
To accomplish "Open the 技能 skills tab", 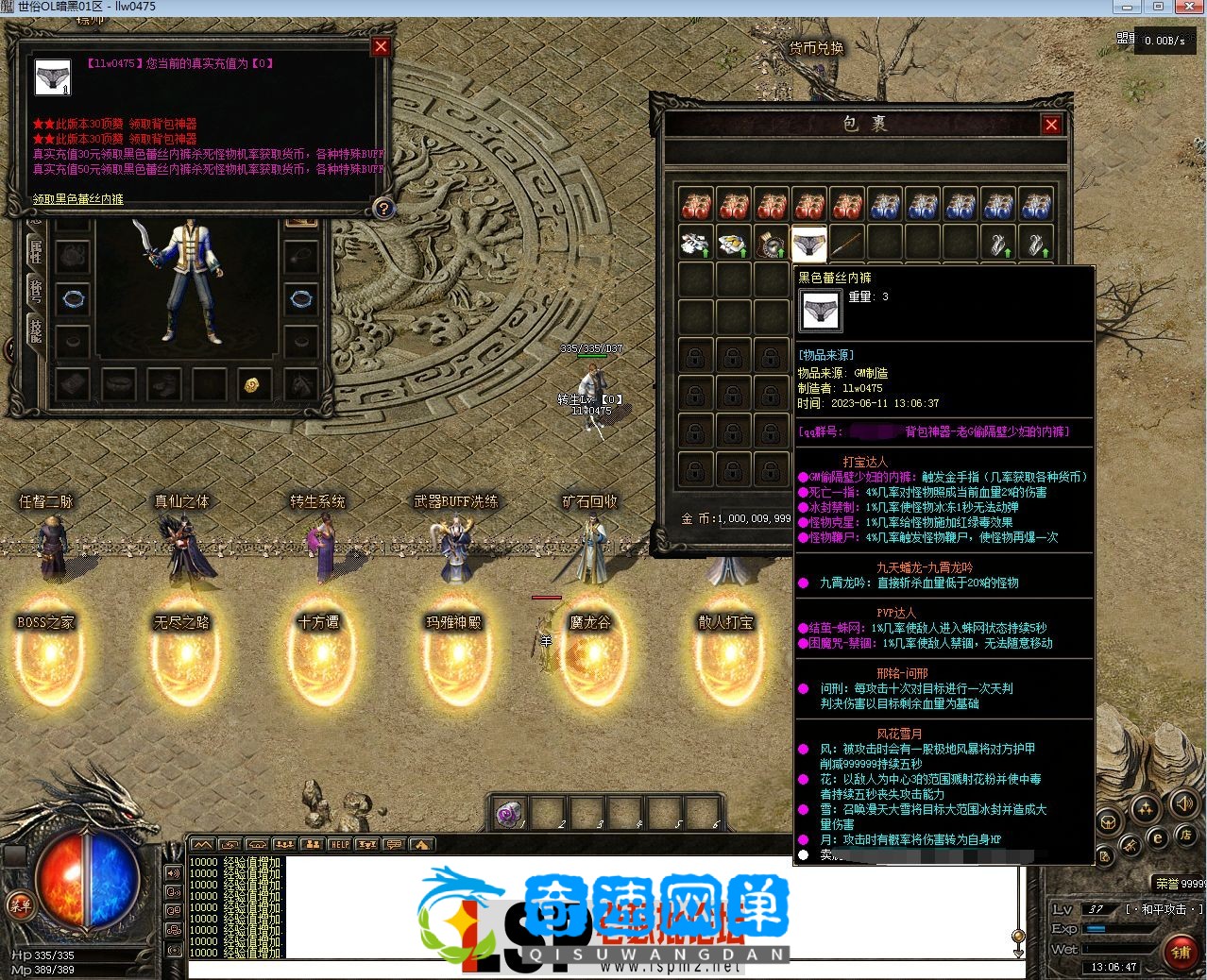I will click(36, 329).
